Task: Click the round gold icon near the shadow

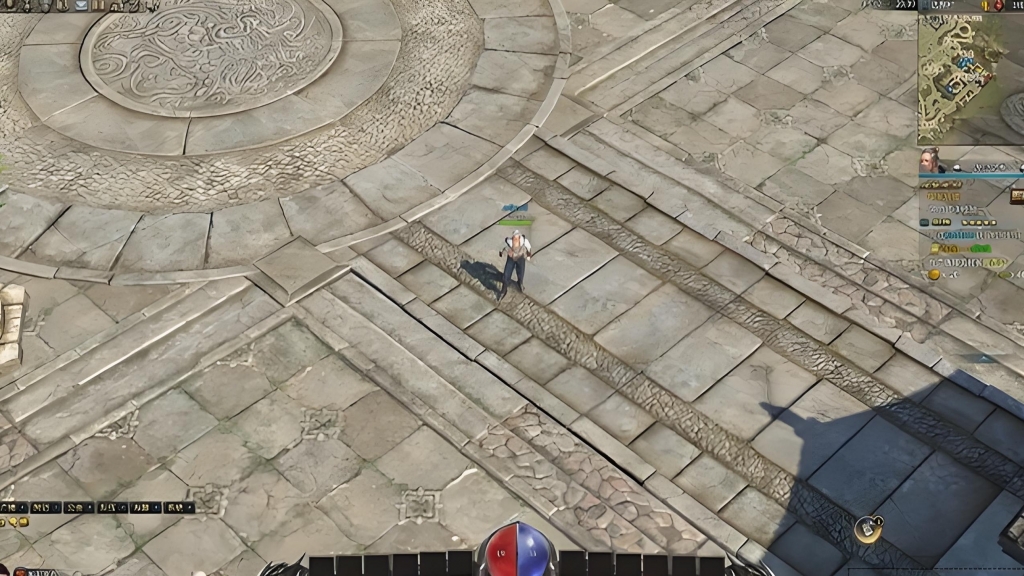Action: pyautogui.click(x=868, y=529)
